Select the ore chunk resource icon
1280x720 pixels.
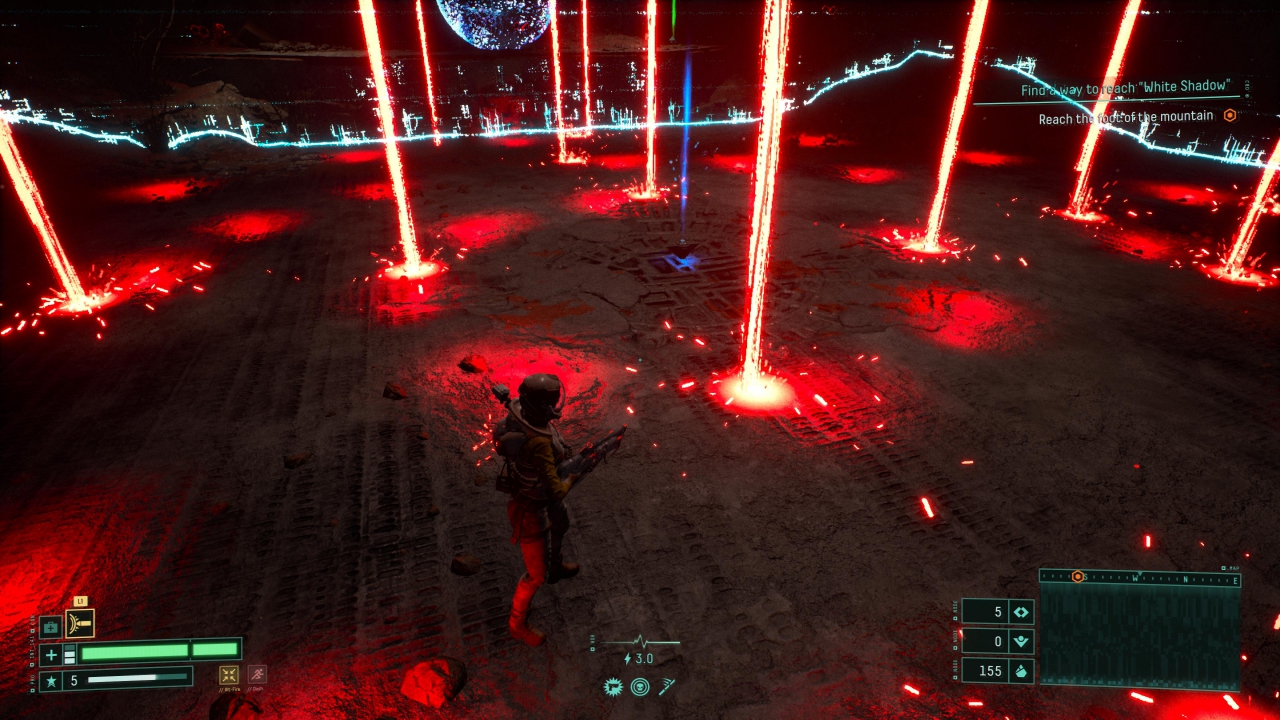(x=1021, y=670)
